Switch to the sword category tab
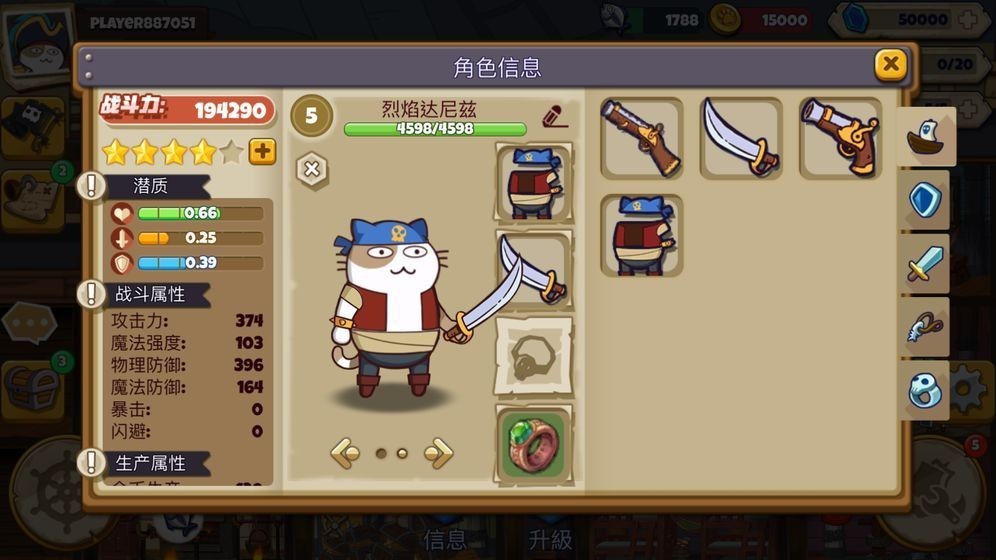 coord(925,264)
